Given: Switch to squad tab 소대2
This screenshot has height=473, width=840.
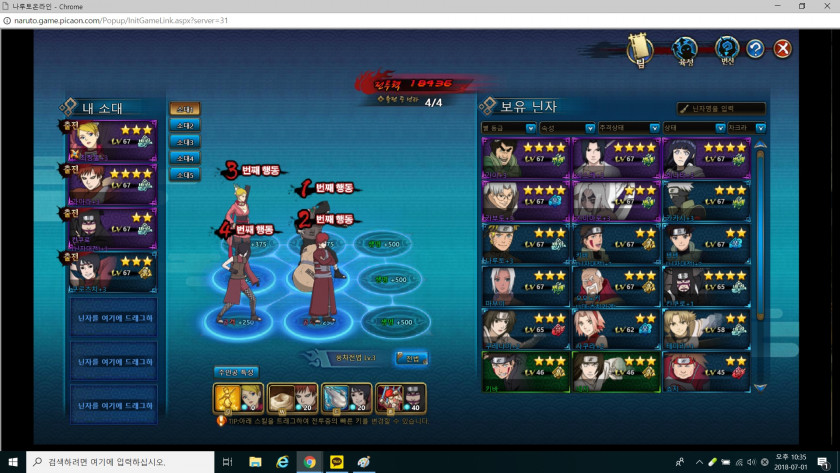Looking at the screenshot, I should click(x=184, y=125).
